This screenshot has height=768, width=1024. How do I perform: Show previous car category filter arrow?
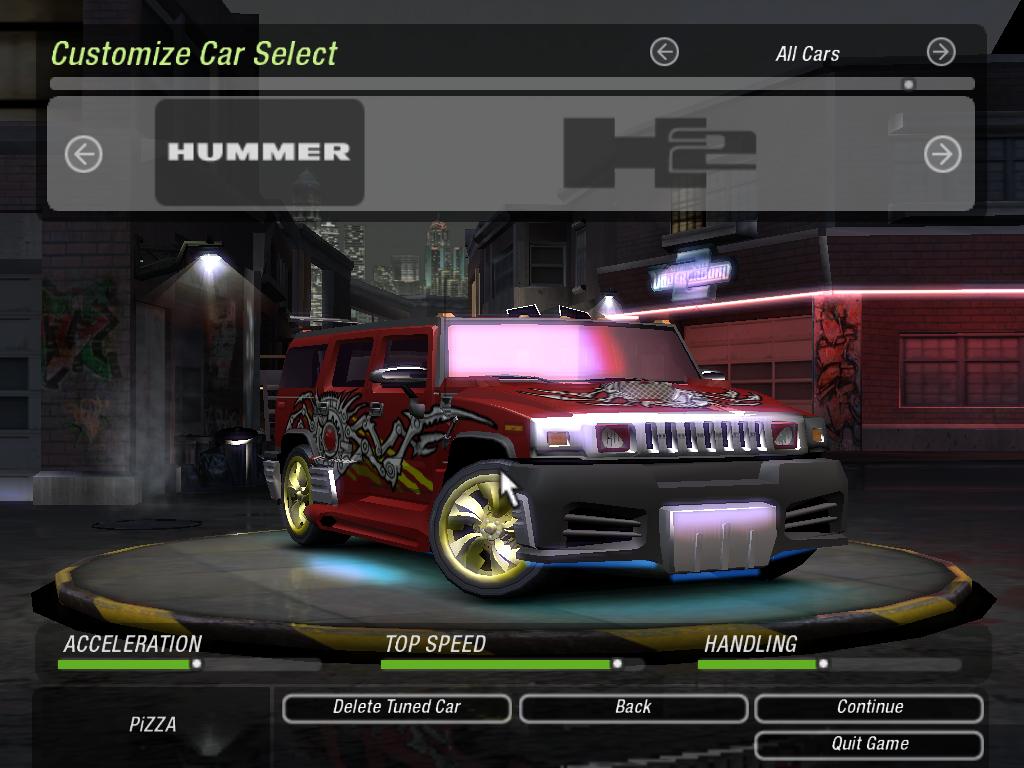(x=664, y=52)
